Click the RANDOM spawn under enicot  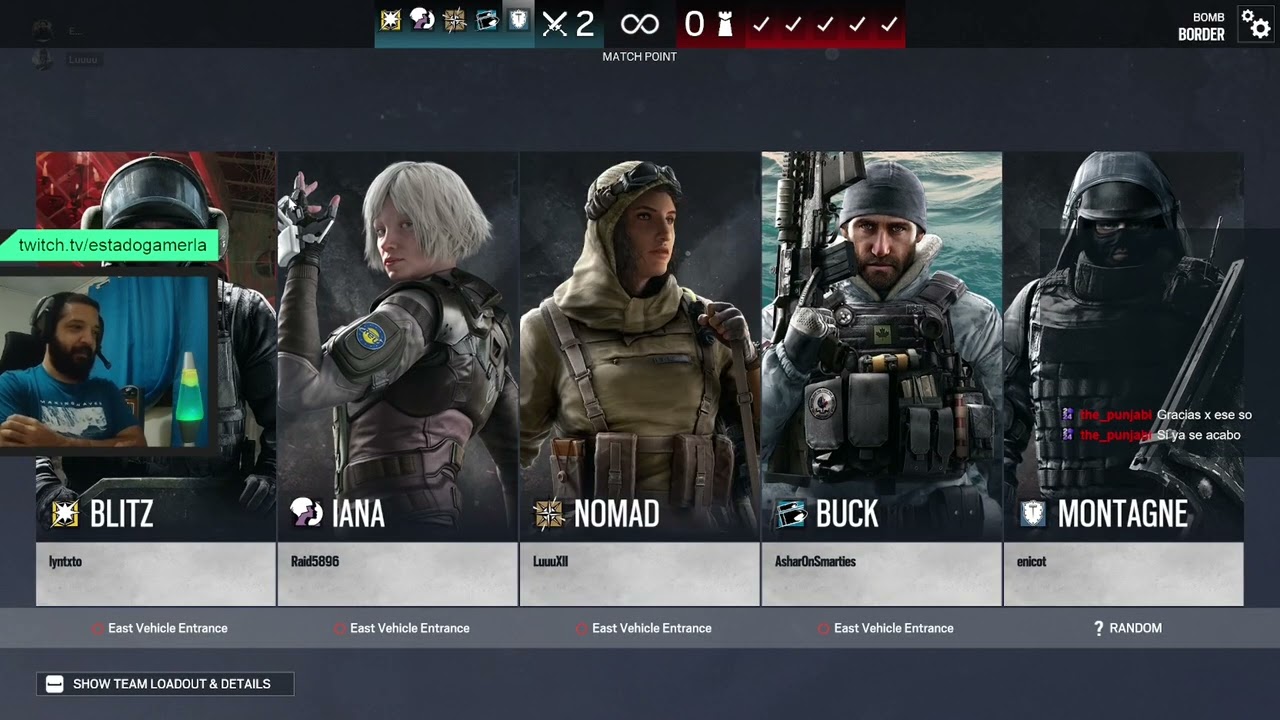point(1127,628)
